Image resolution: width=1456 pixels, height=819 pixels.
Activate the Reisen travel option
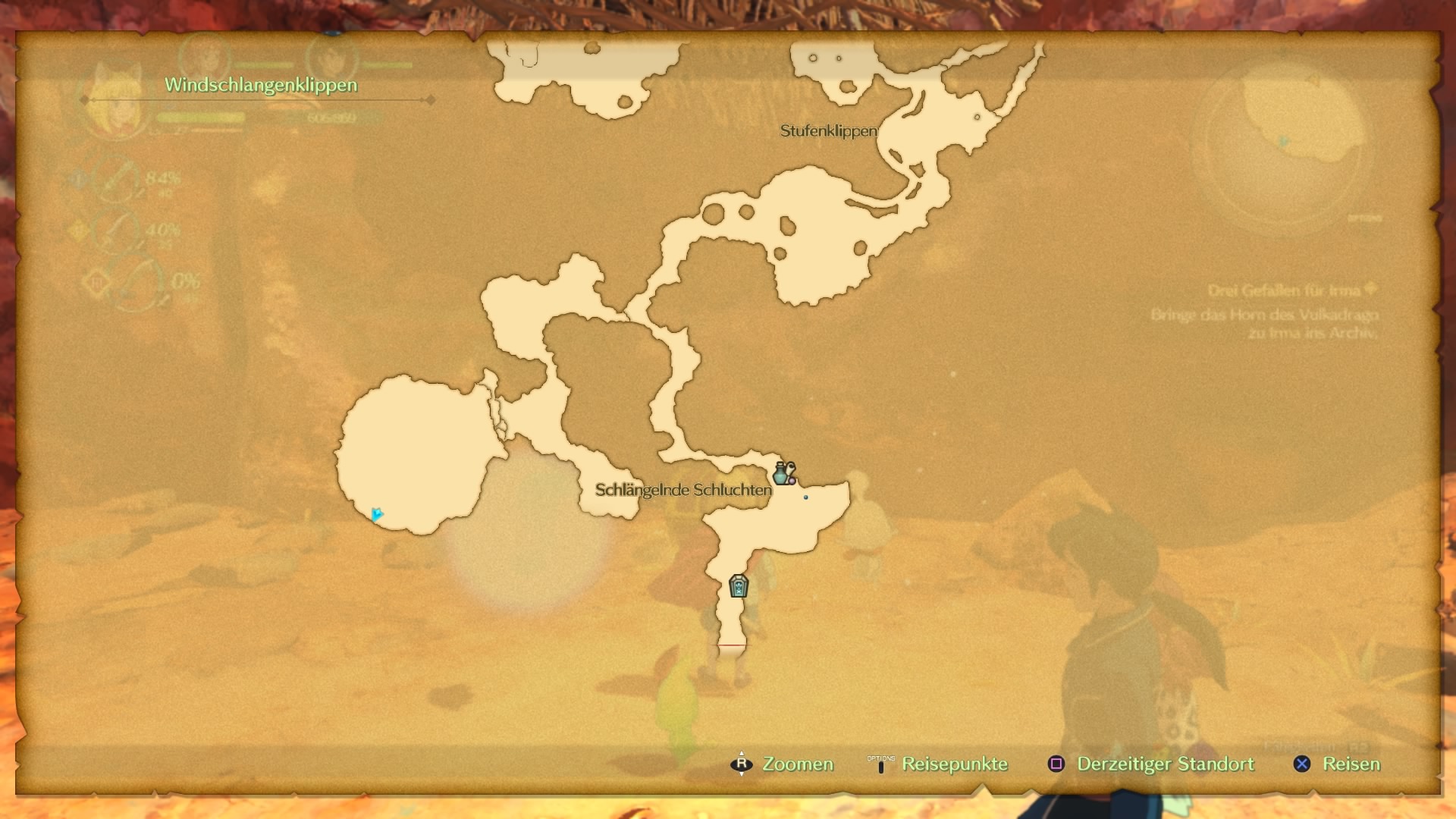click(x=1351, y=764)
